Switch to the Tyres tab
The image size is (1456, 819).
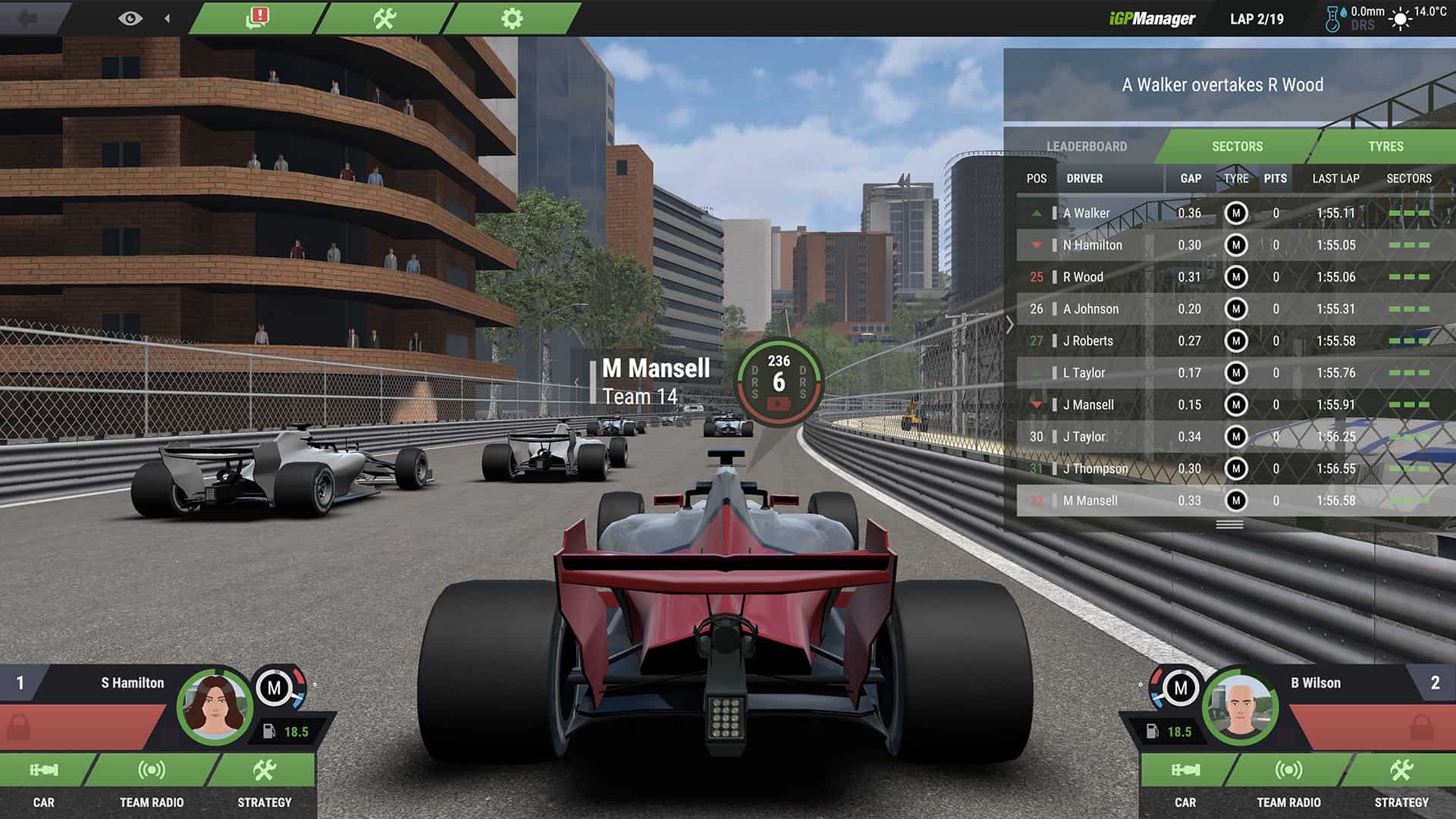coord(1385,146)
